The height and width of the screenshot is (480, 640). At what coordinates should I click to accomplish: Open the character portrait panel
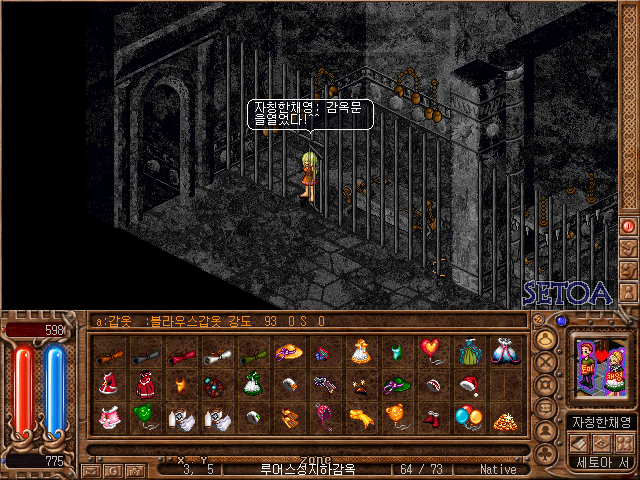click(x=597, y=371)
